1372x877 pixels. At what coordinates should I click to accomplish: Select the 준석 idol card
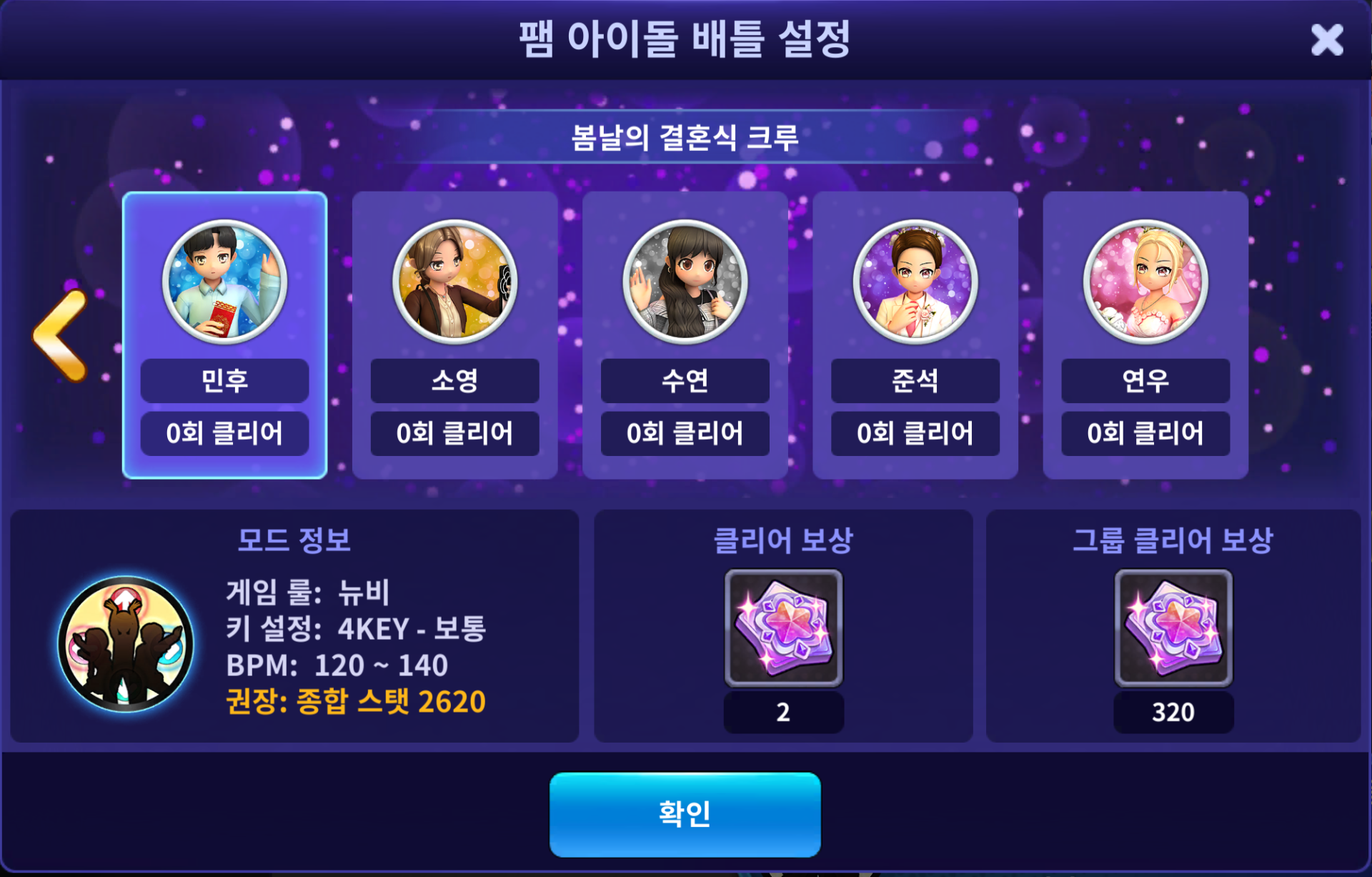point(915,335)
